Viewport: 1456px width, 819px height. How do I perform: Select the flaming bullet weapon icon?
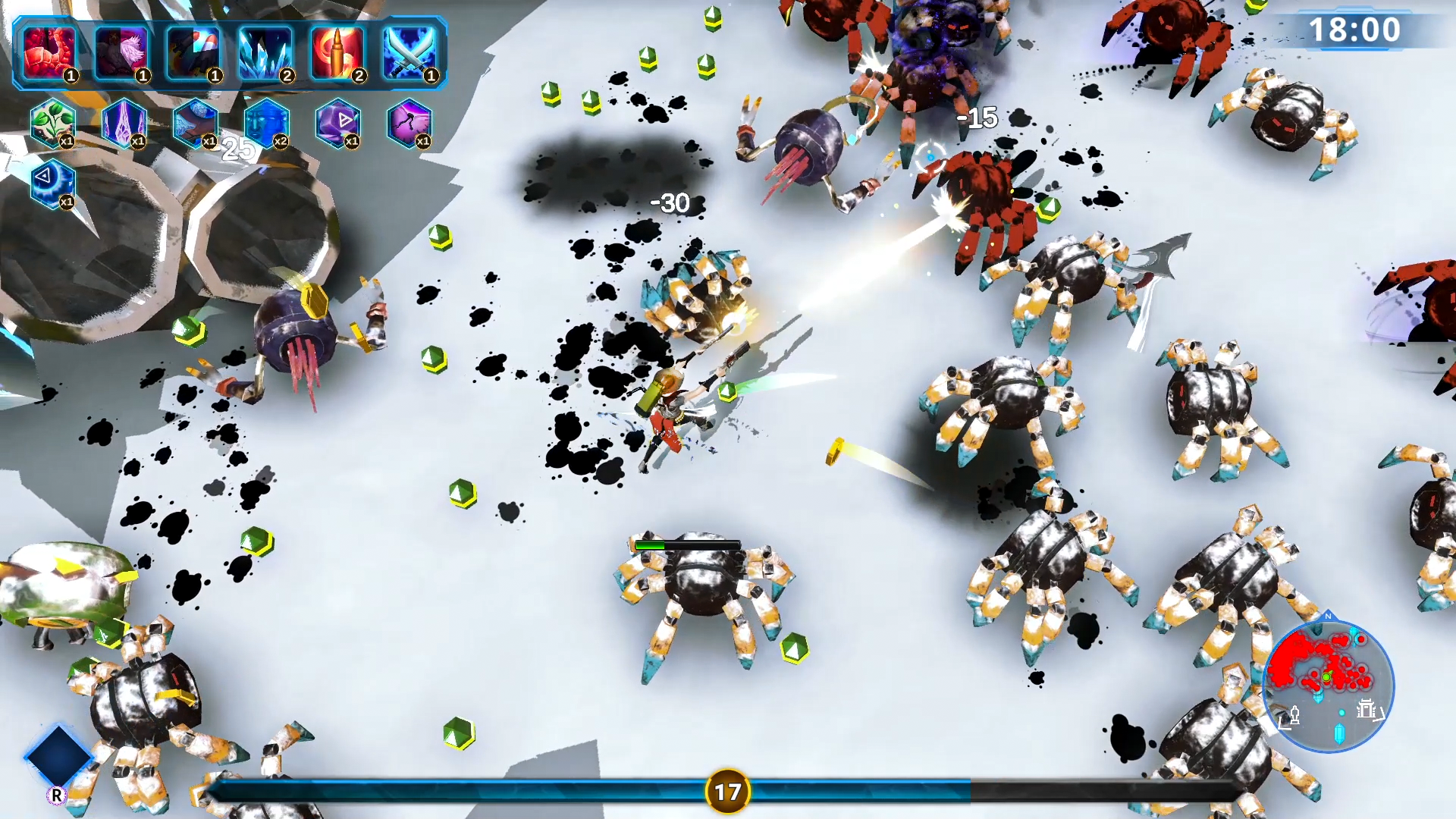tap(337, 52)
